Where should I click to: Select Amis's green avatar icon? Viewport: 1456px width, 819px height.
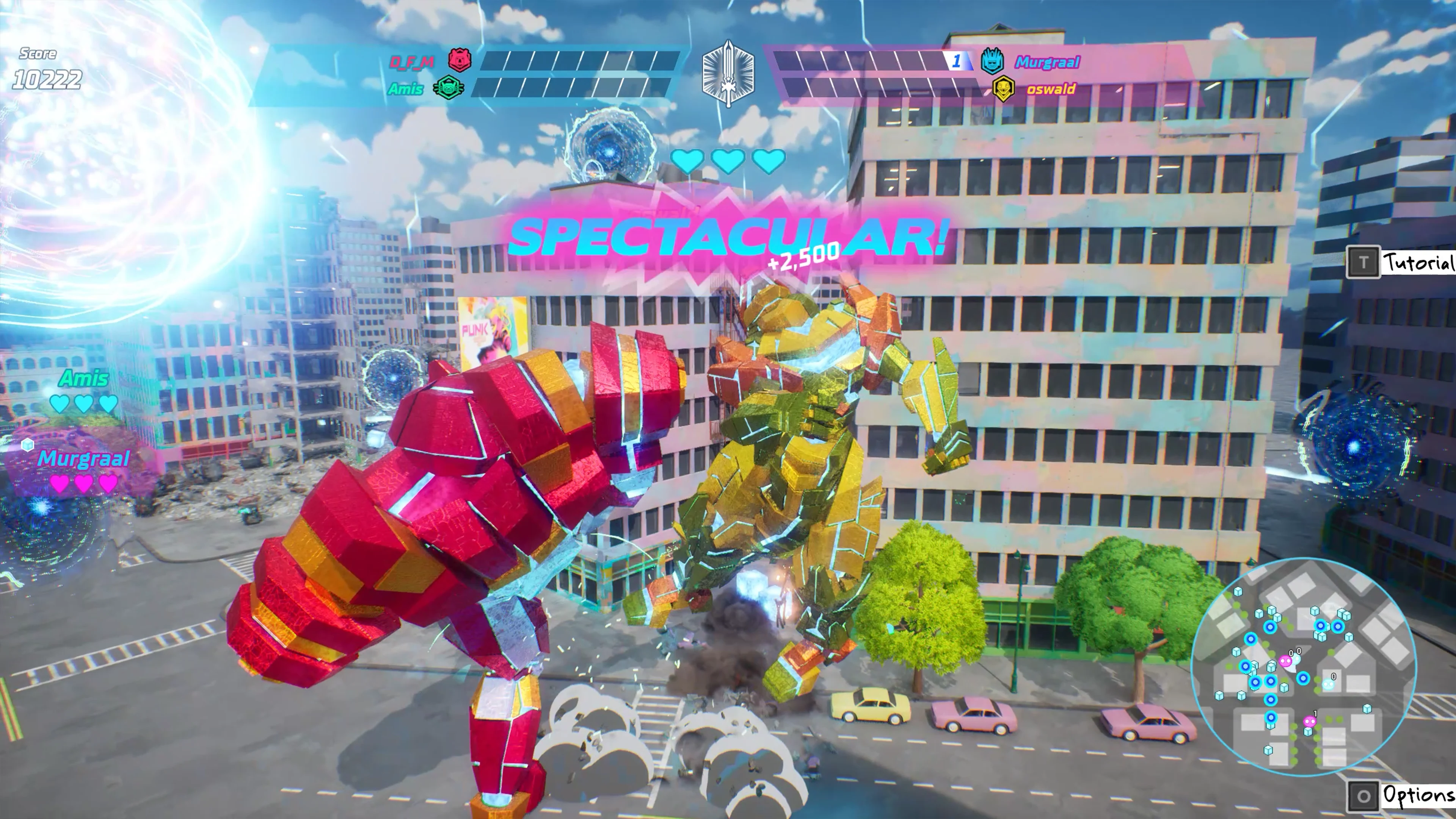[x=448, y=88]
